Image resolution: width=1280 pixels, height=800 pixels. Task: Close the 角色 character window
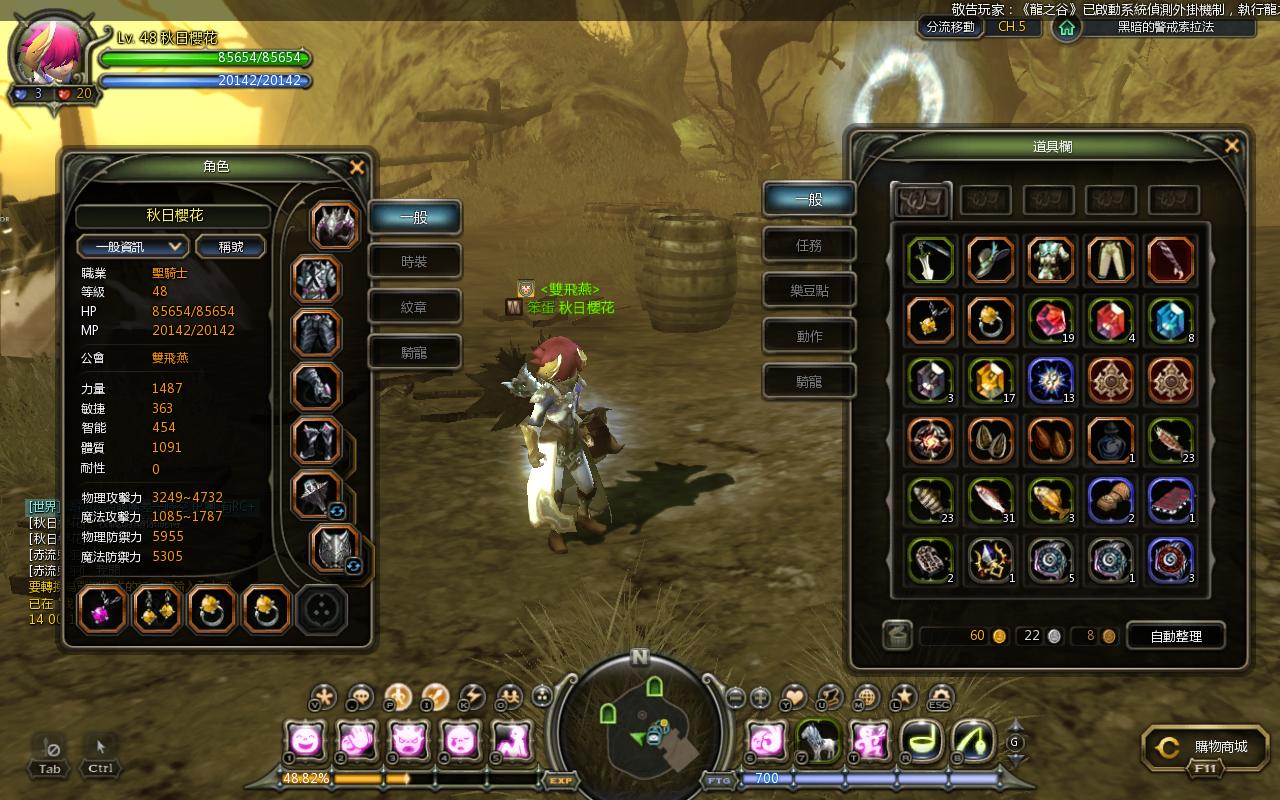(356, 168)
